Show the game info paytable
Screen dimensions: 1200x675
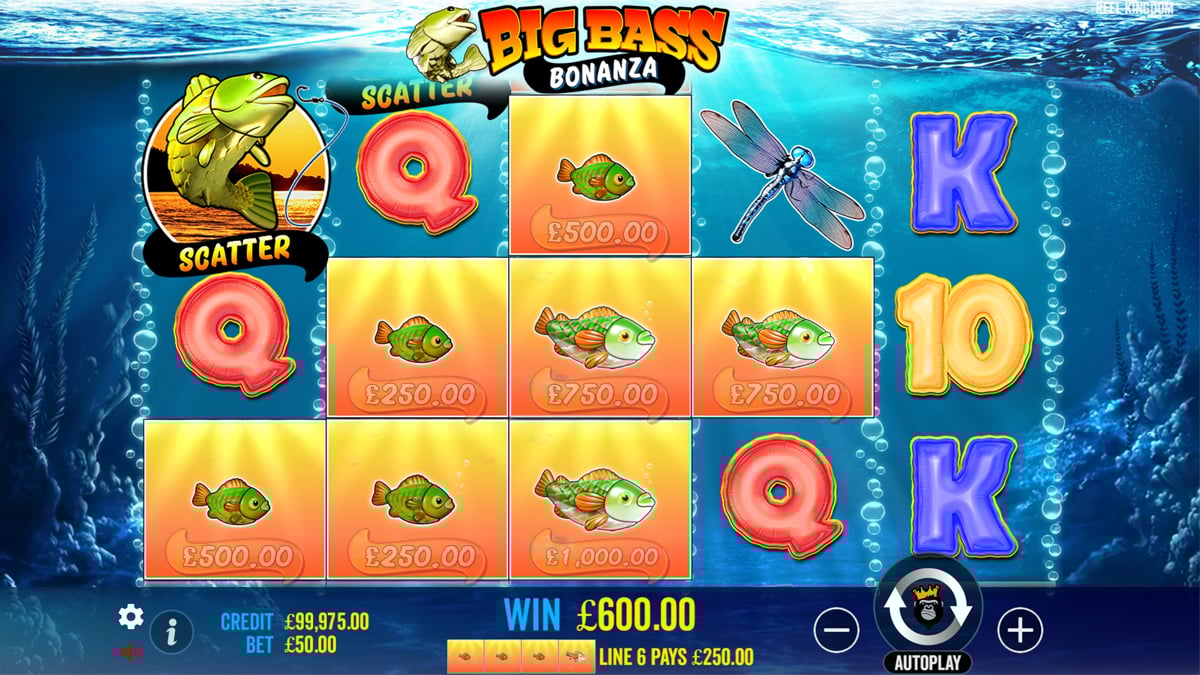[x=172, y=631]
